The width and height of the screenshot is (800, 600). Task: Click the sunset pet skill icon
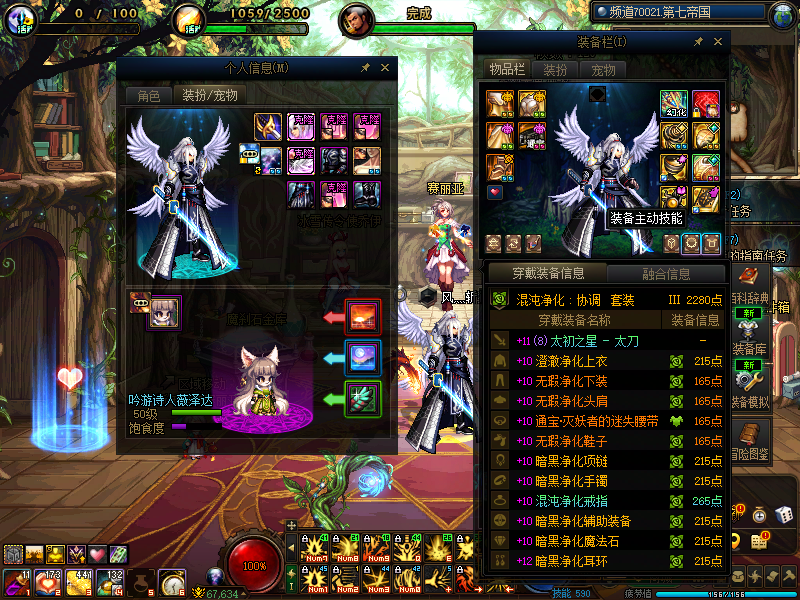[x=361, y=317]
